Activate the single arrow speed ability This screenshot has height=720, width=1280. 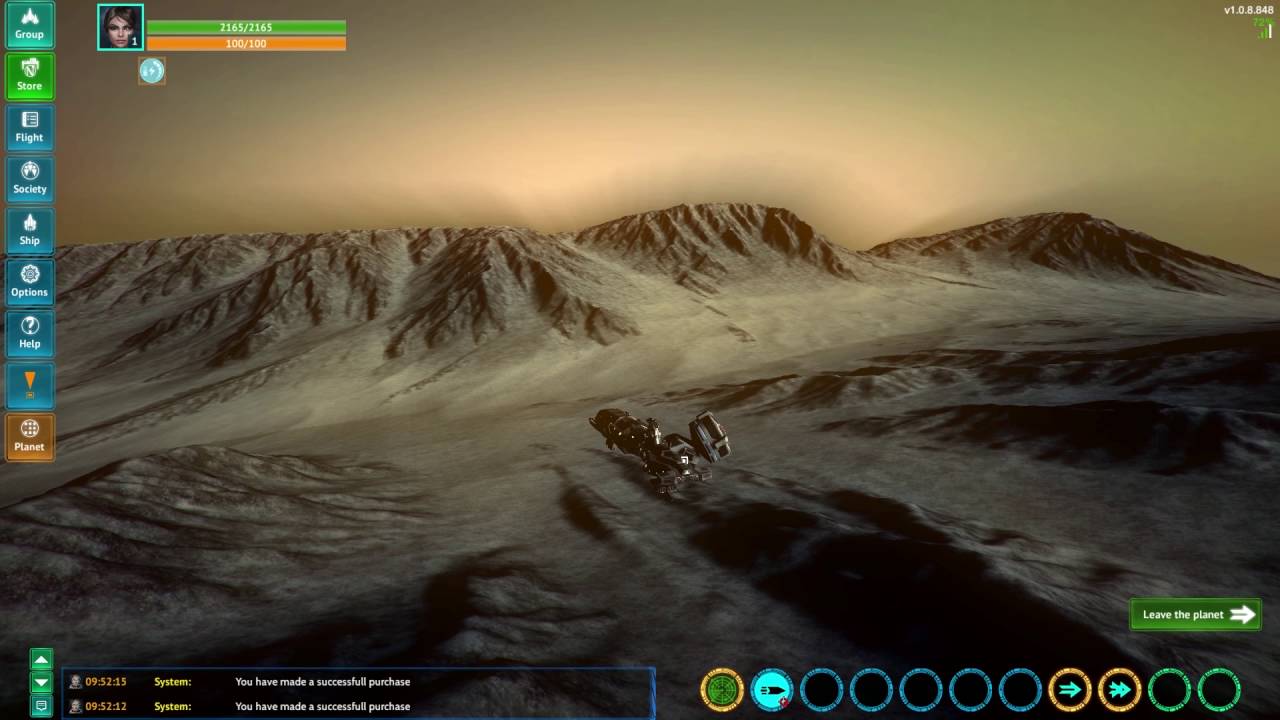point(1069,690)
